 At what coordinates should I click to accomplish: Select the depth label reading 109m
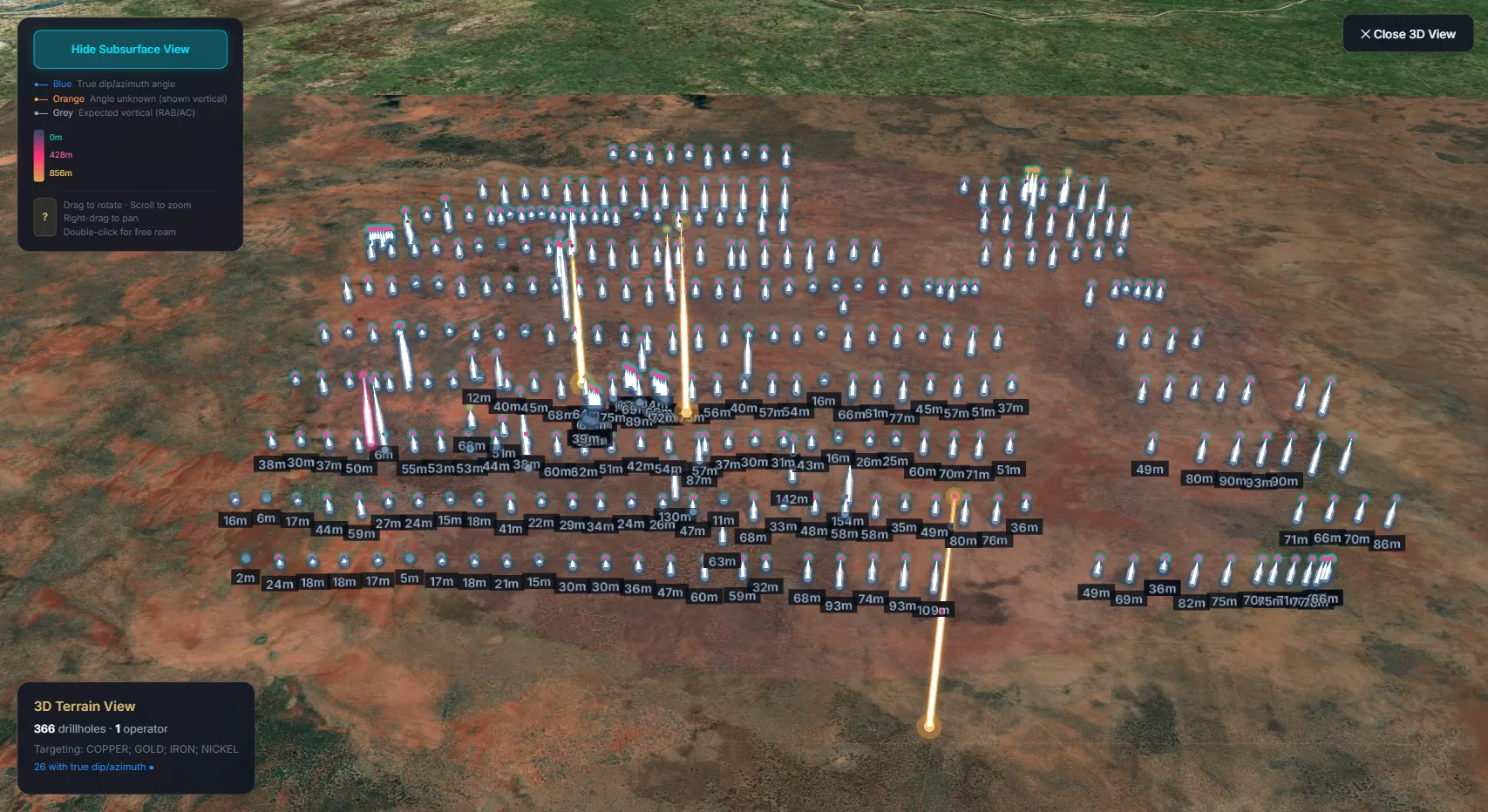[x=933, y=609]
